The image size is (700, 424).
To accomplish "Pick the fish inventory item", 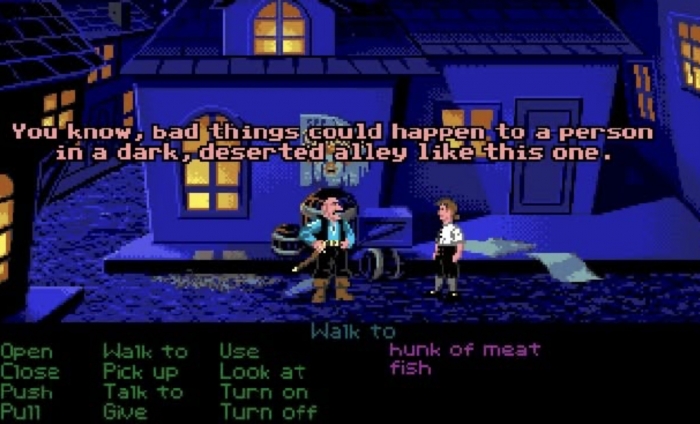I will [x=410, y=369].
